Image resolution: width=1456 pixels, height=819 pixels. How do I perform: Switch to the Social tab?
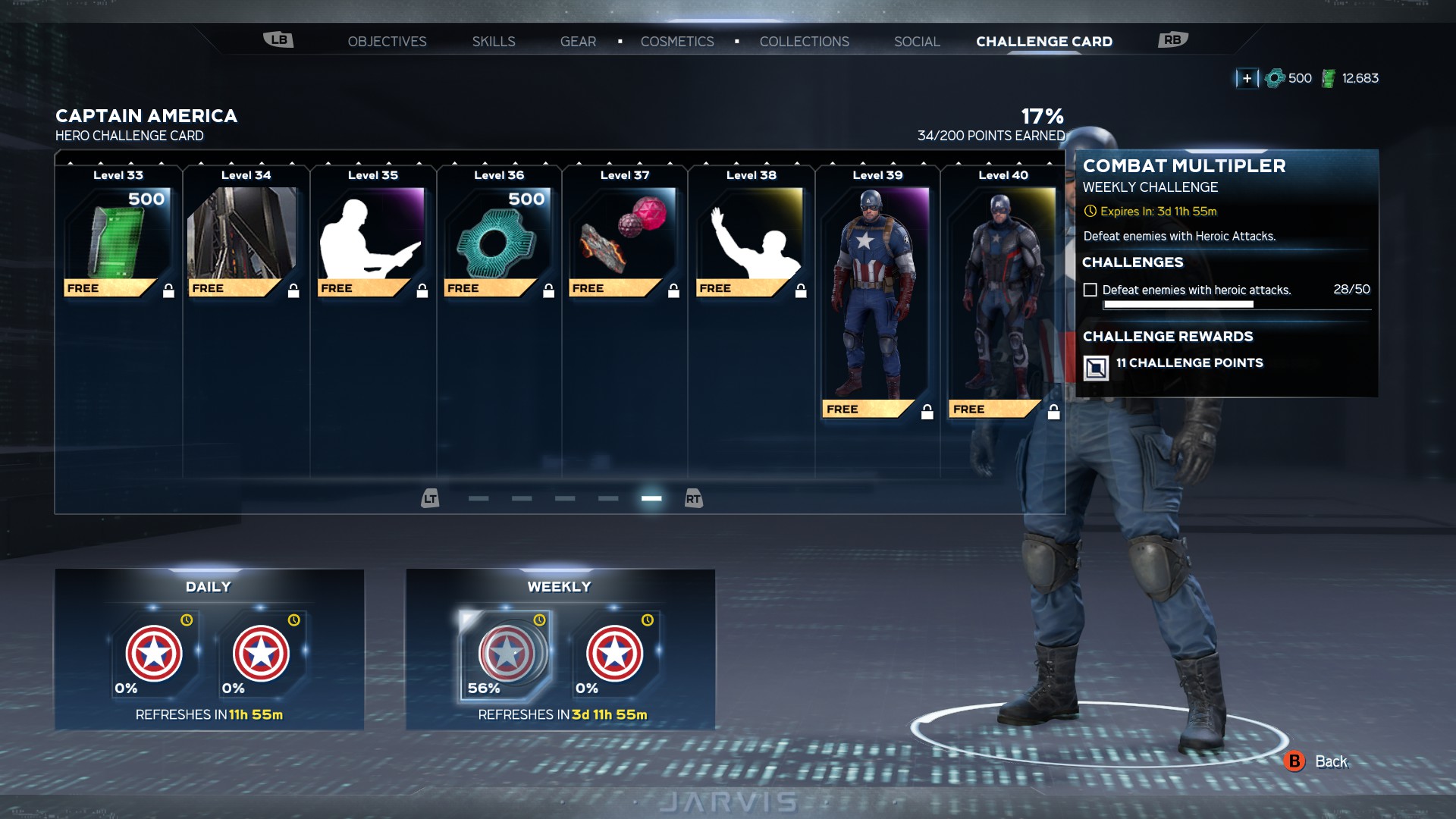[917, 42]
